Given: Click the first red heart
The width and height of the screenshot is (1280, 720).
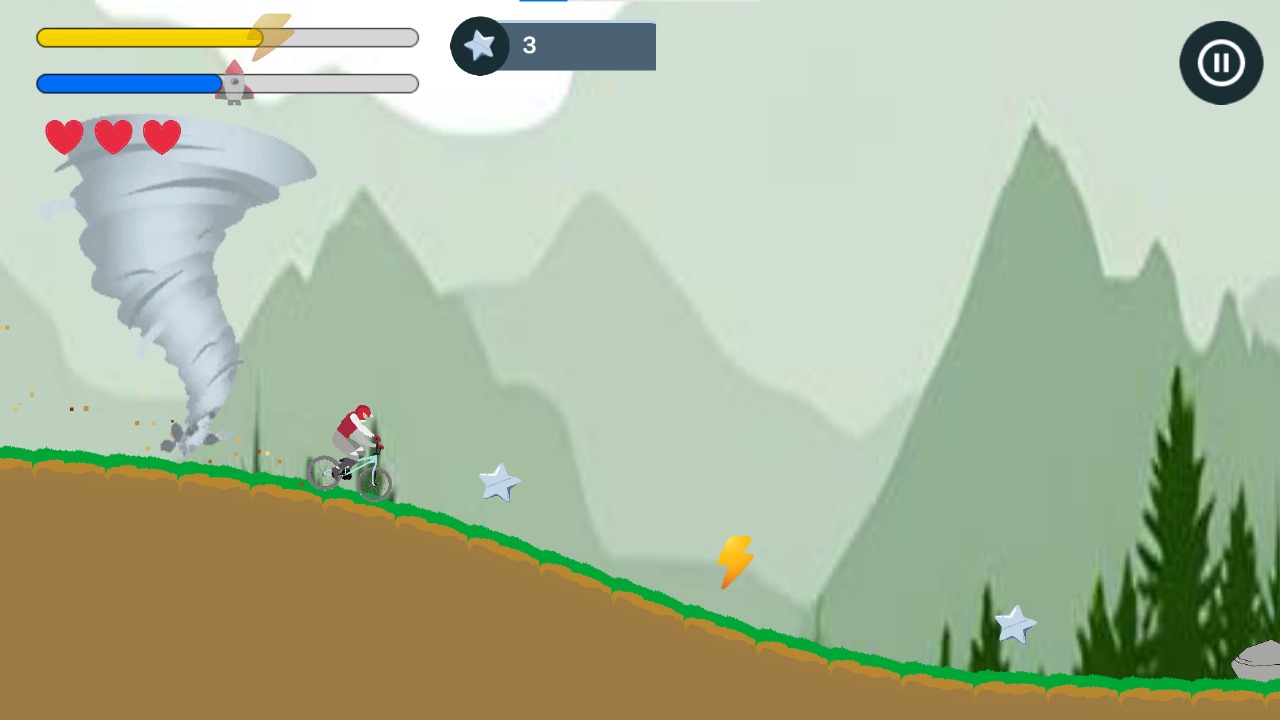Looking at the screenshot, I should pos(64,137).
